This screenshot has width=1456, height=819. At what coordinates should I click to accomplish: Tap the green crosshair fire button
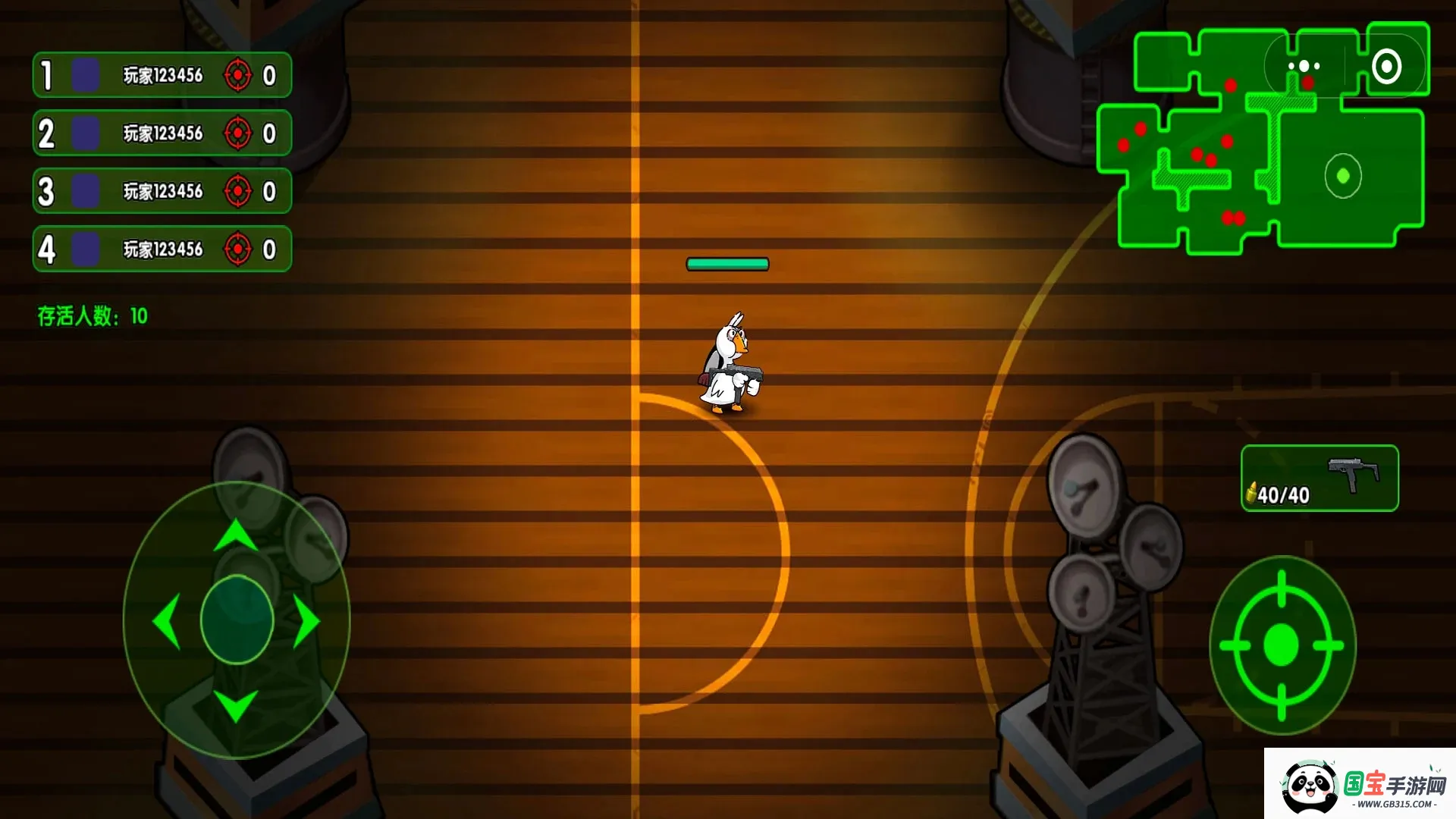coord(1282,645)
